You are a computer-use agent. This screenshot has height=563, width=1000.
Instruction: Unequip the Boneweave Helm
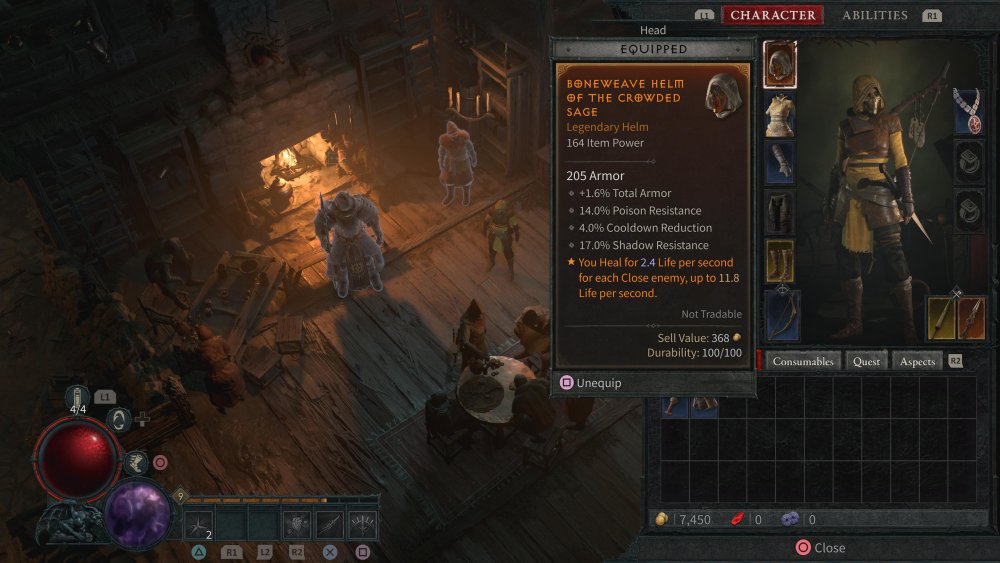pos(590,382)
